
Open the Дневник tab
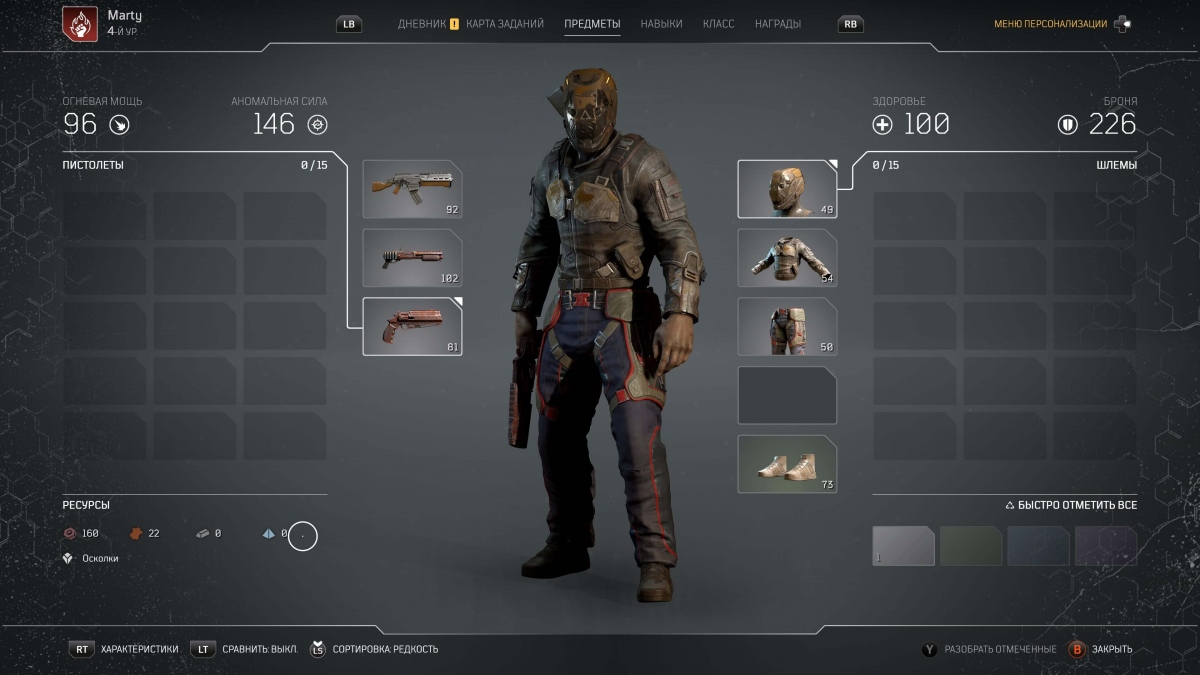422,24
